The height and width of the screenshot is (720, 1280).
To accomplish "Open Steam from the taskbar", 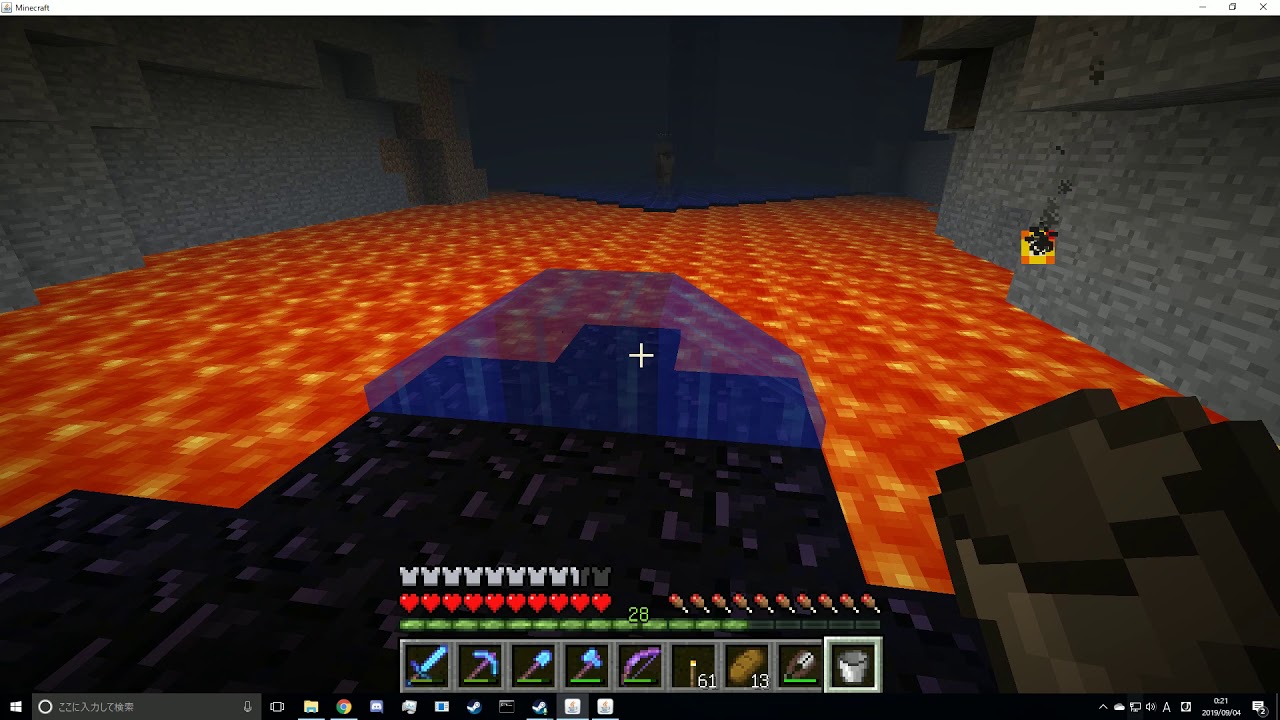I will pos(473,706).
